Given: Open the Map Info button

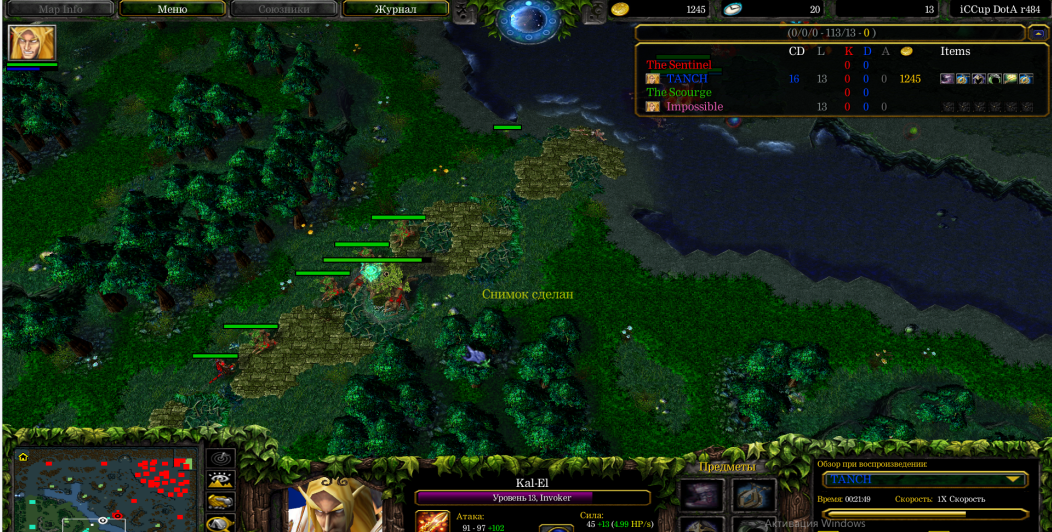Looking at the screenshot, I should pos(61,9).
